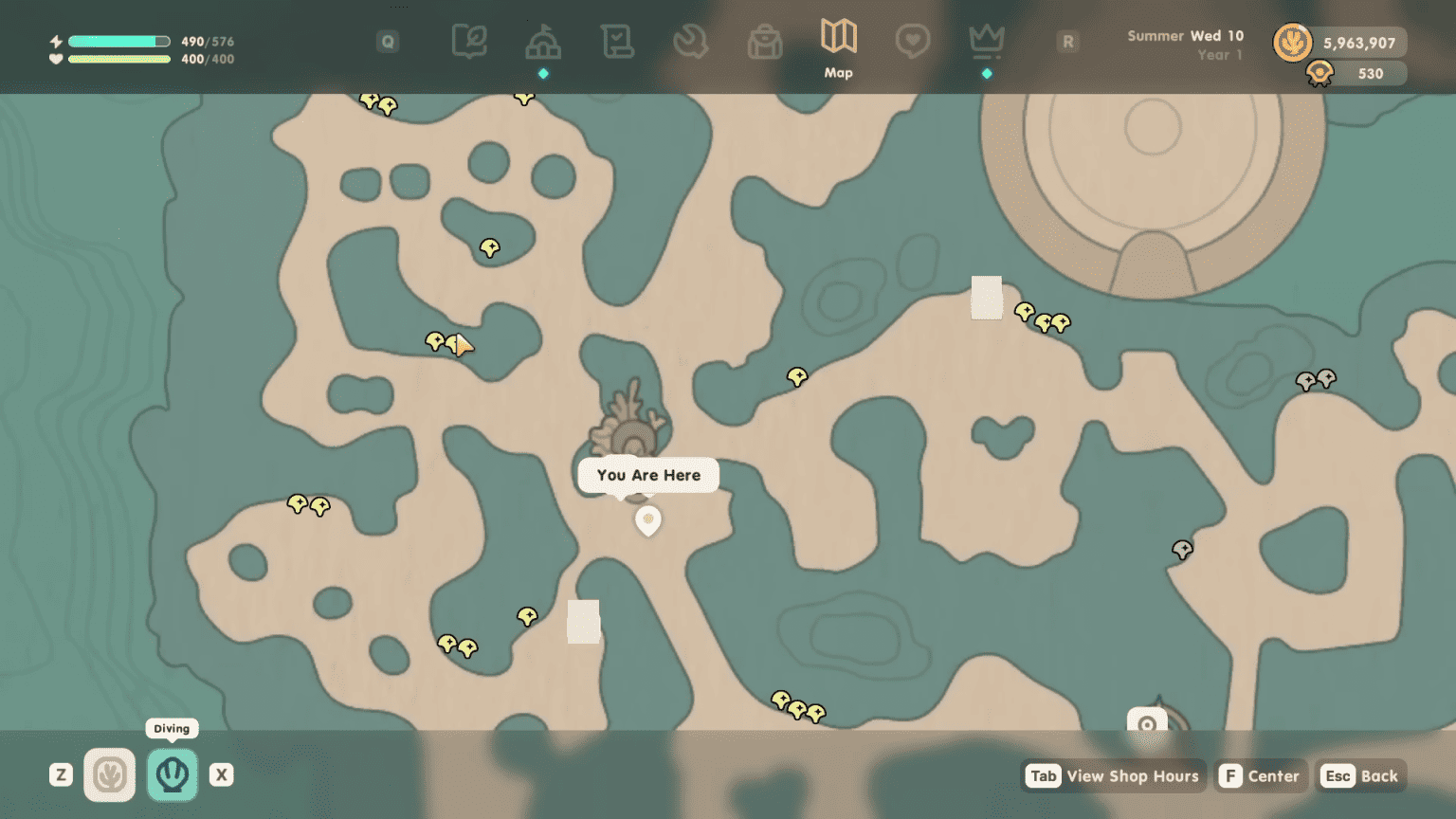
Task: Open the inventory backpack icon
Action: [x=765, y=42]
